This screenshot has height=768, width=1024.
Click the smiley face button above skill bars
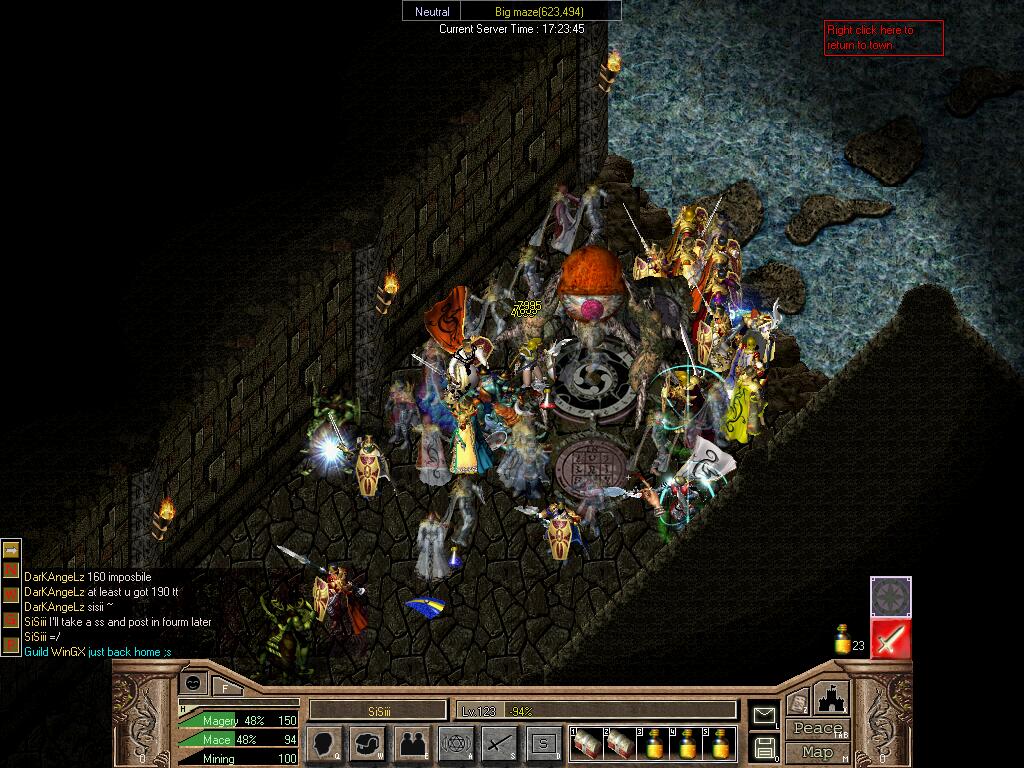(x=193, y=683)
